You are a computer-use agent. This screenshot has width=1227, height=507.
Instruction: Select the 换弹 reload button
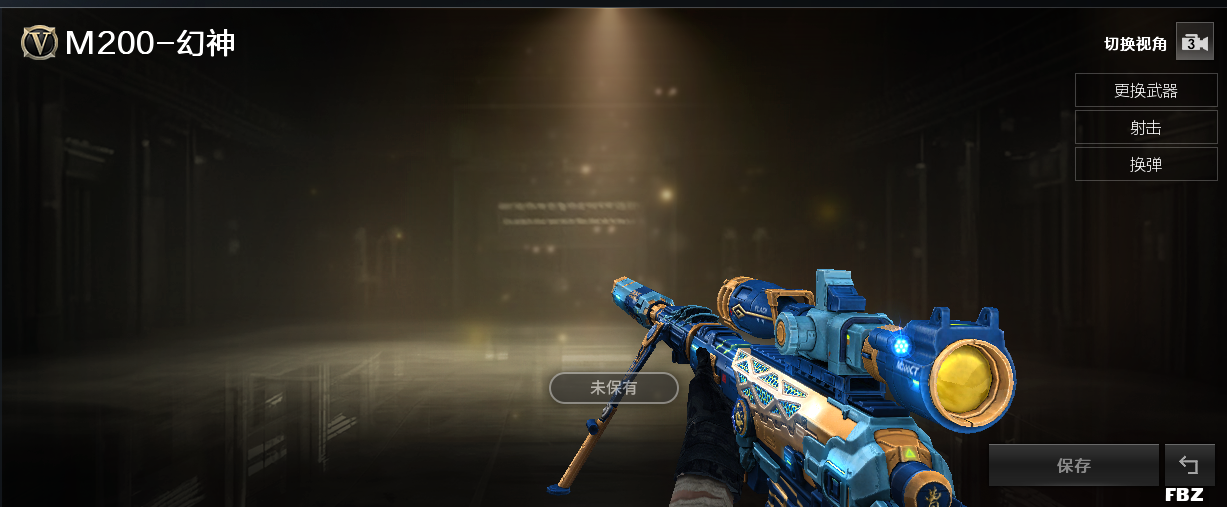pyautogui.click(x=1146, y=164)
